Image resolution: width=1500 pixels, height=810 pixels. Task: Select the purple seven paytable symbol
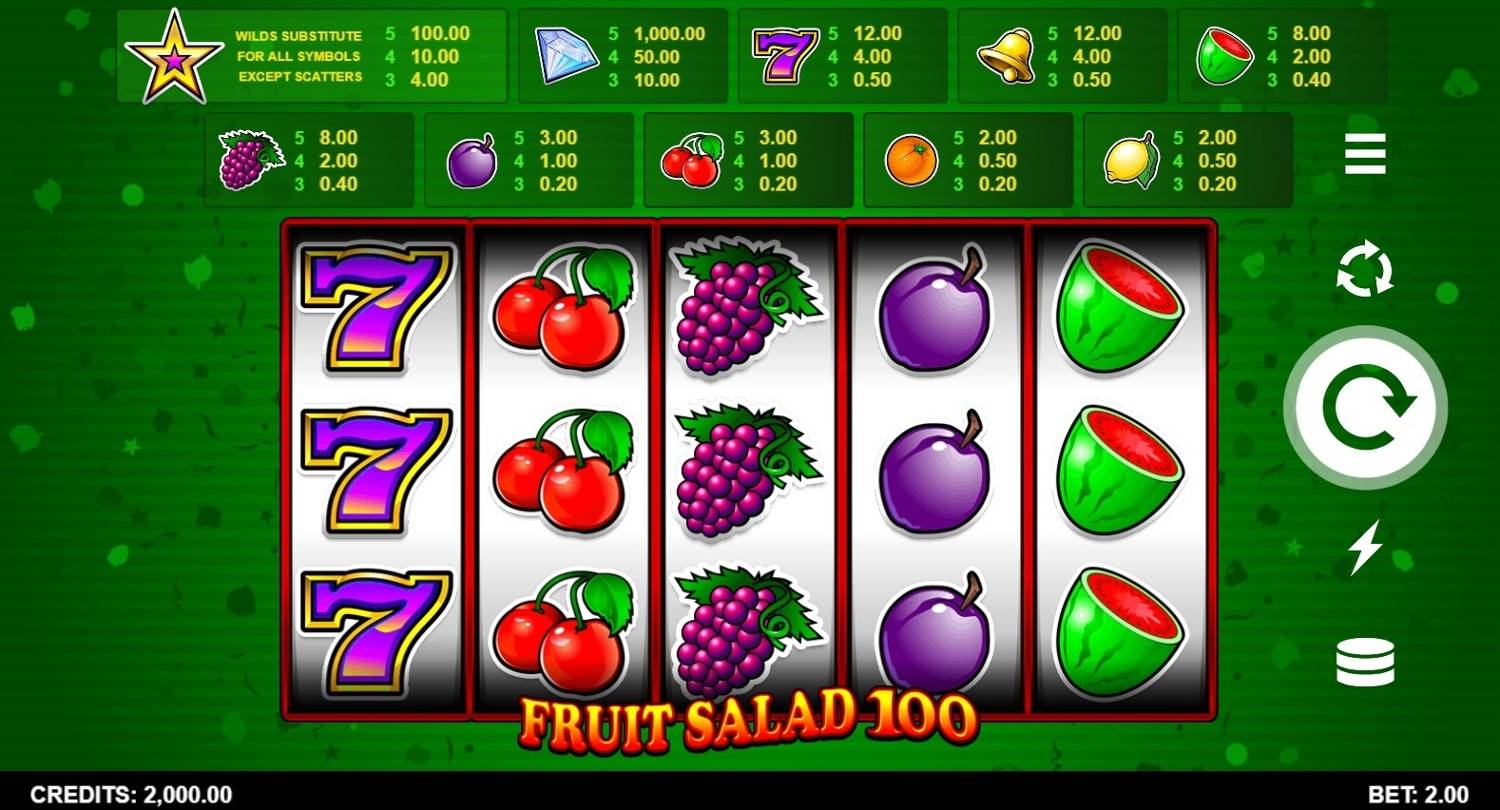785,55
